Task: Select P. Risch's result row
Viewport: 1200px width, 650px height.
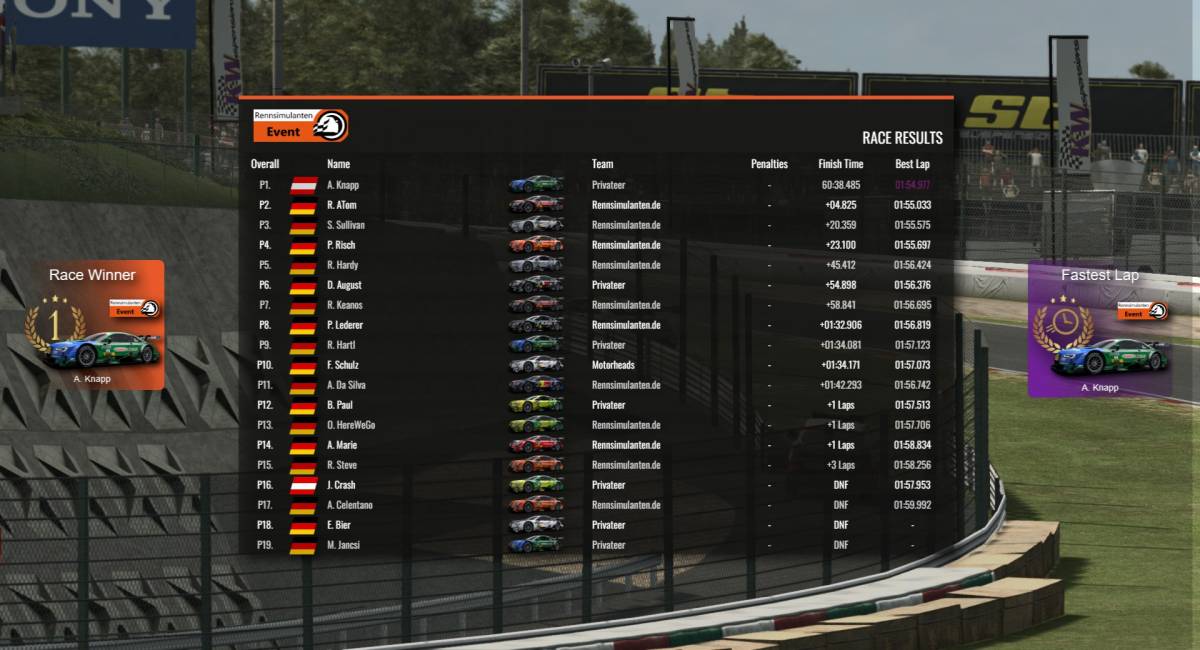Action: (341, 245)
